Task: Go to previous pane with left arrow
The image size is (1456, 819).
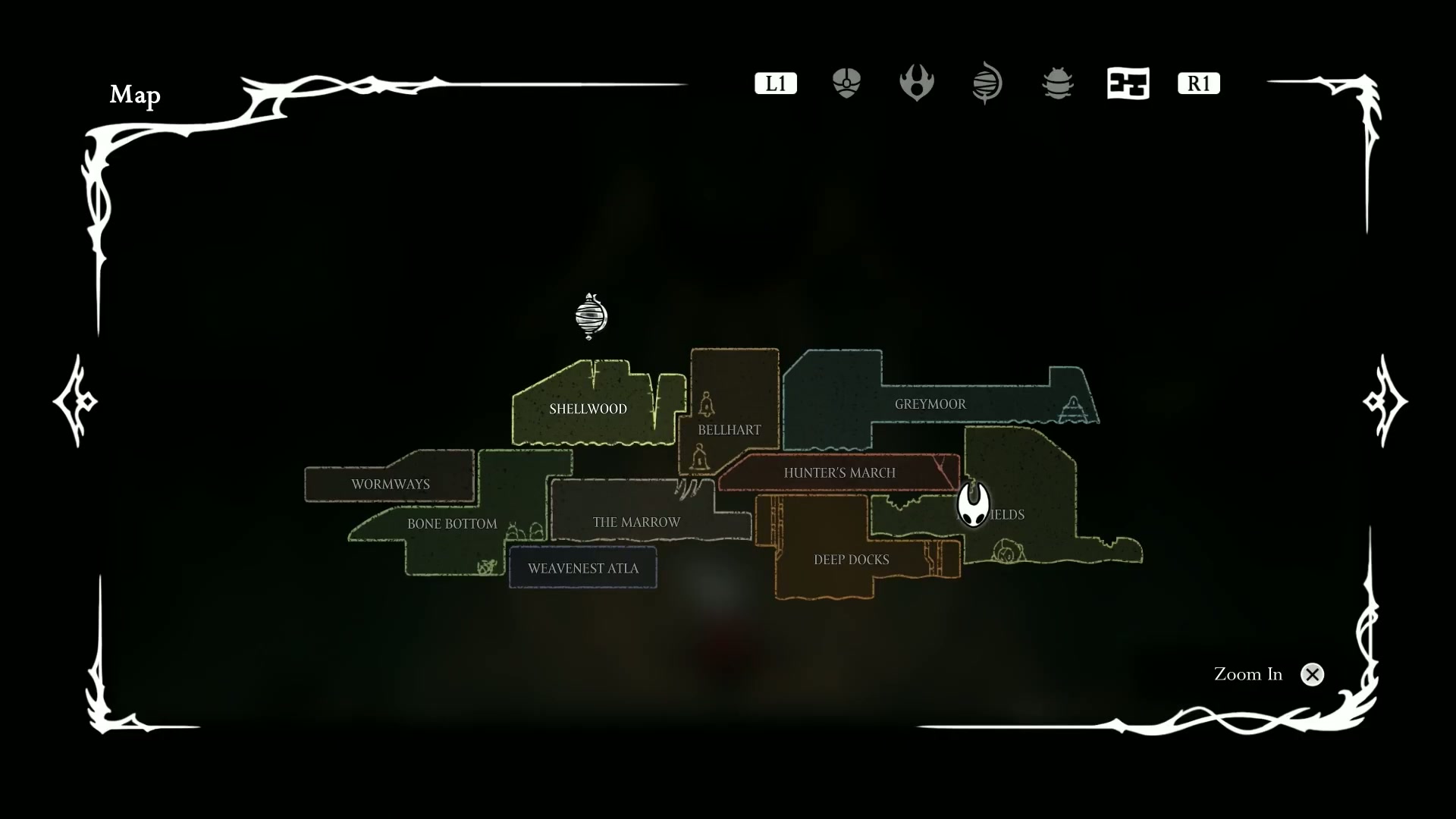Action: [76, 400]
